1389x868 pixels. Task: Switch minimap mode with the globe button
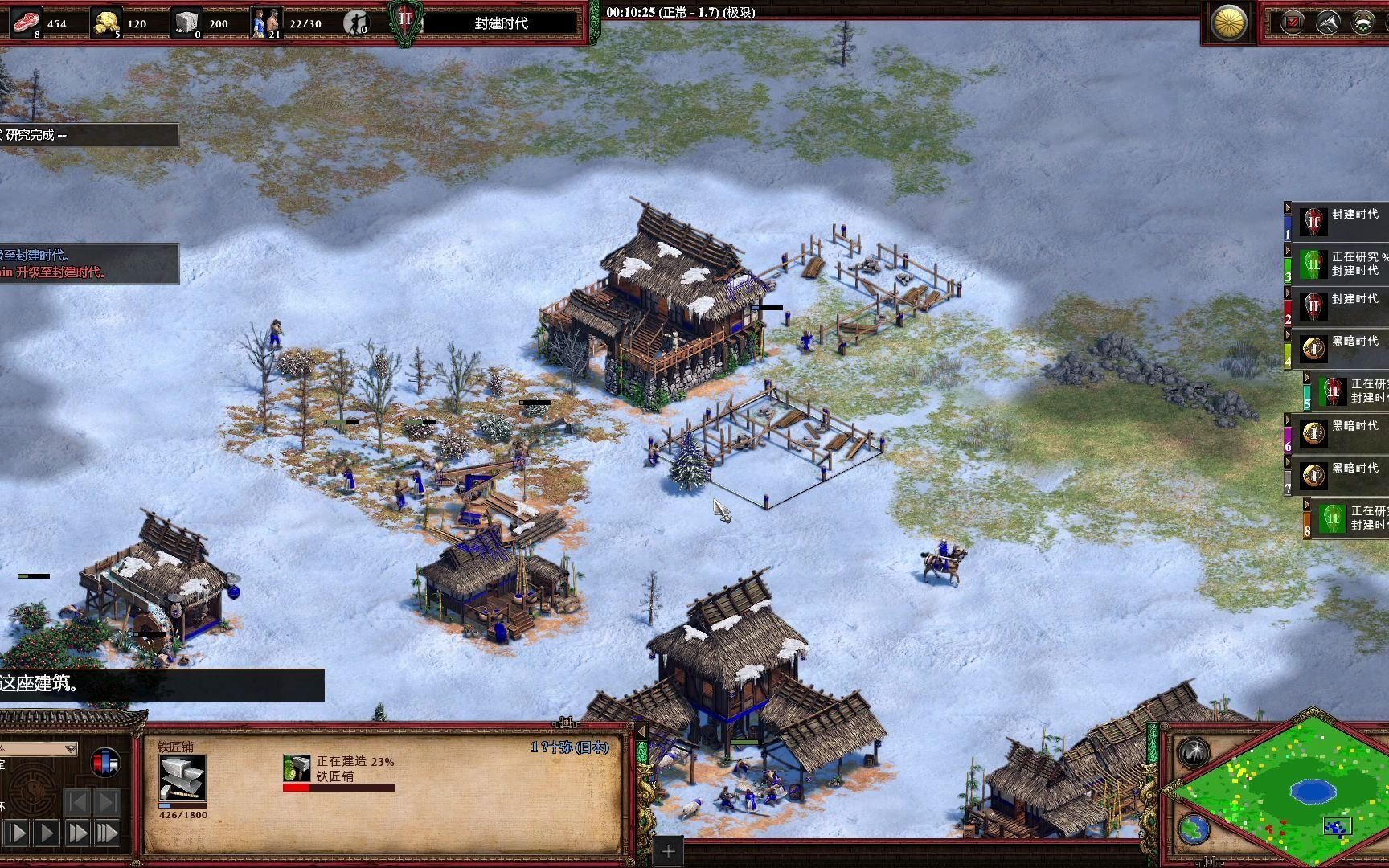(x=1194, y=829)
